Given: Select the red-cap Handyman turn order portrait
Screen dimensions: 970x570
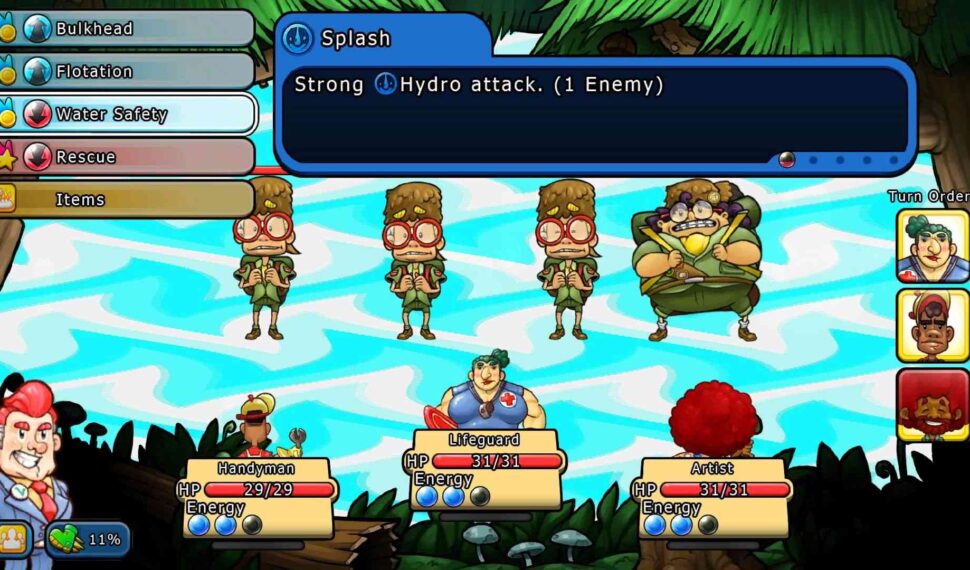Looking at the screenshot, I should pyautogui.click(x=931, y=325).
